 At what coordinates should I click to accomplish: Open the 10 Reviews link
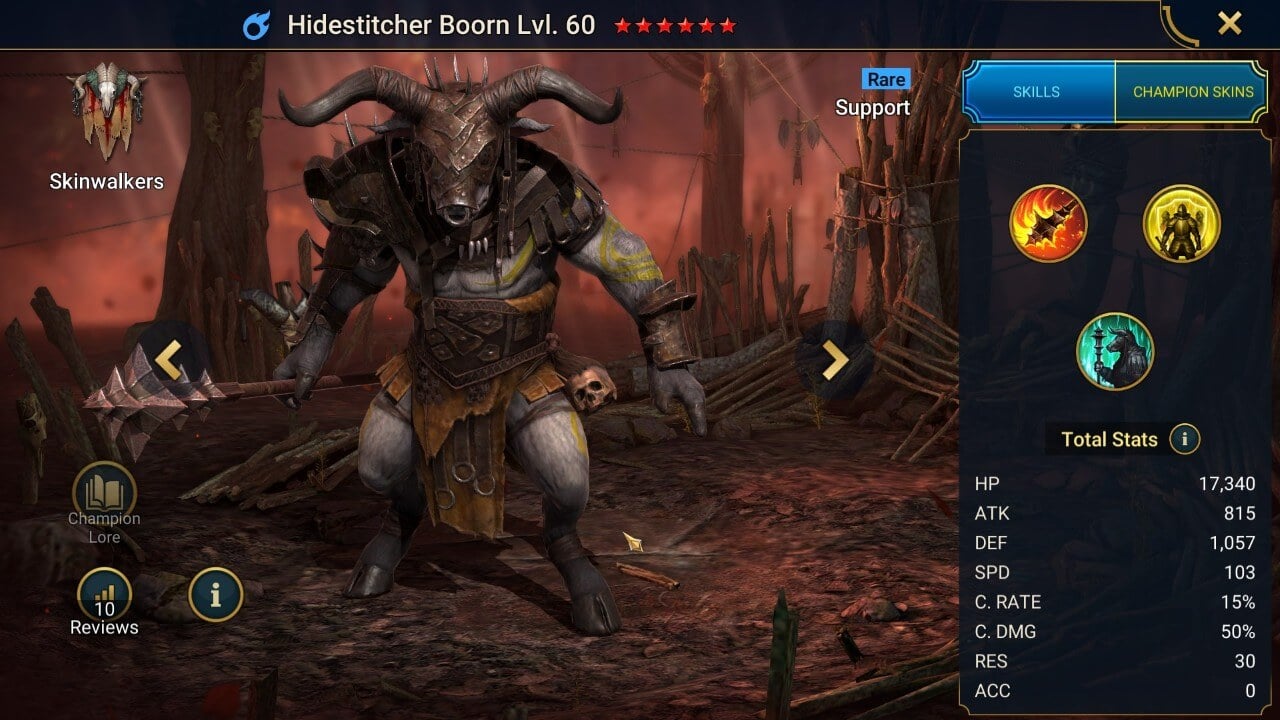[x=104, y=617]
